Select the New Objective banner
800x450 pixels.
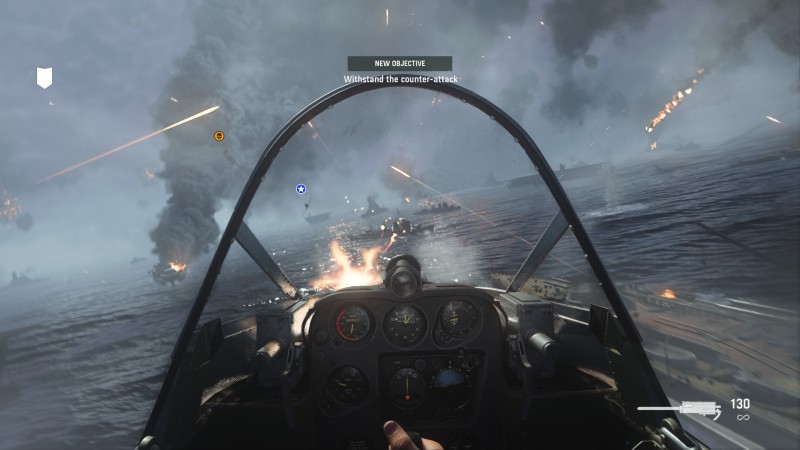click(399, 63)
